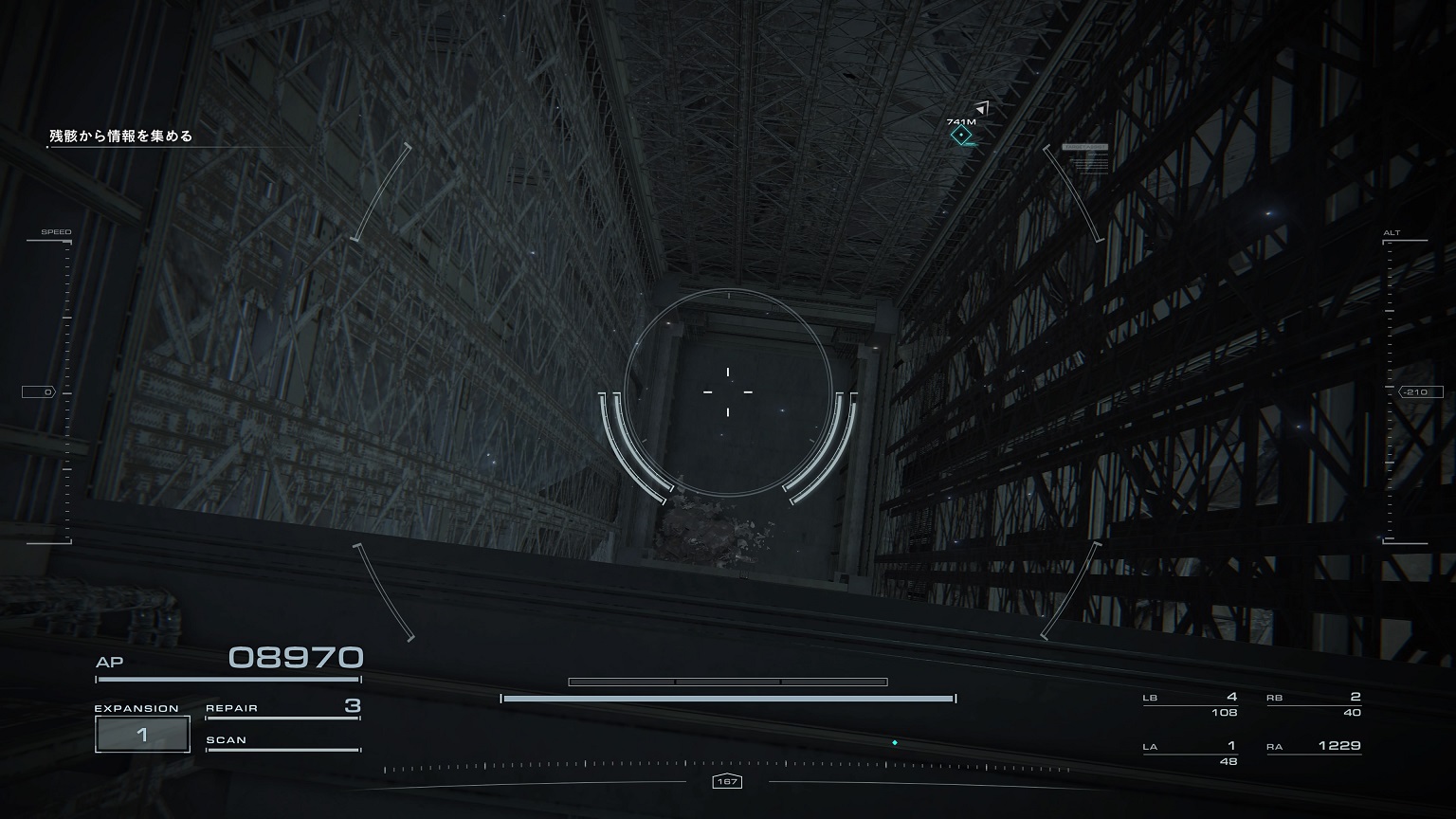Image resolution: width=1456 pixels, height=819 pixels.
Task: Activate the EXPANSION slot box
Action: pyautogui.click(x=142, y=735)
